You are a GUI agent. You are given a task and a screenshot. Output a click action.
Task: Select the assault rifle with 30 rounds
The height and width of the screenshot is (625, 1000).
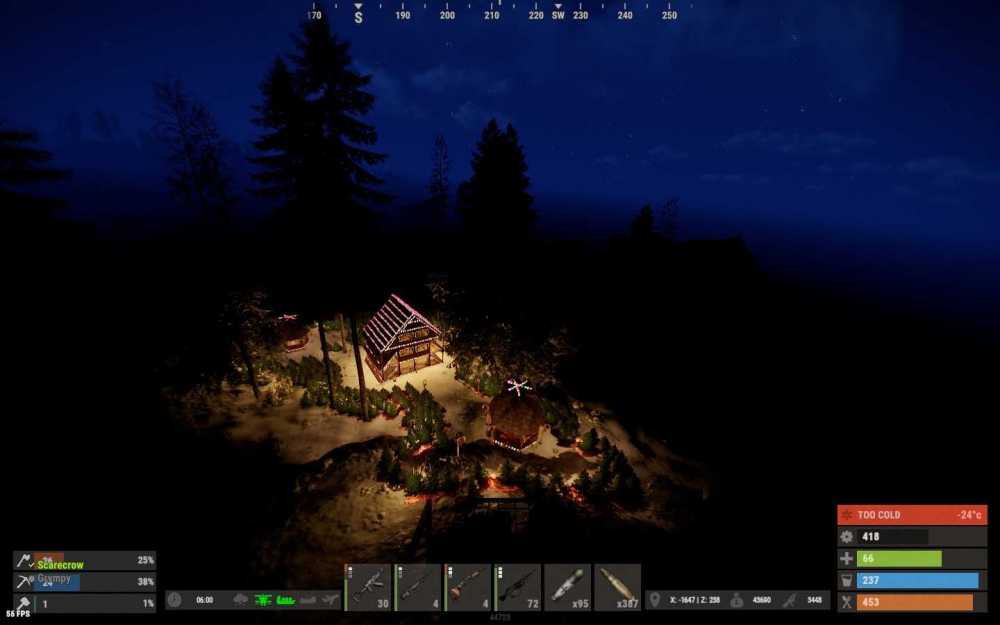(368, 587)
